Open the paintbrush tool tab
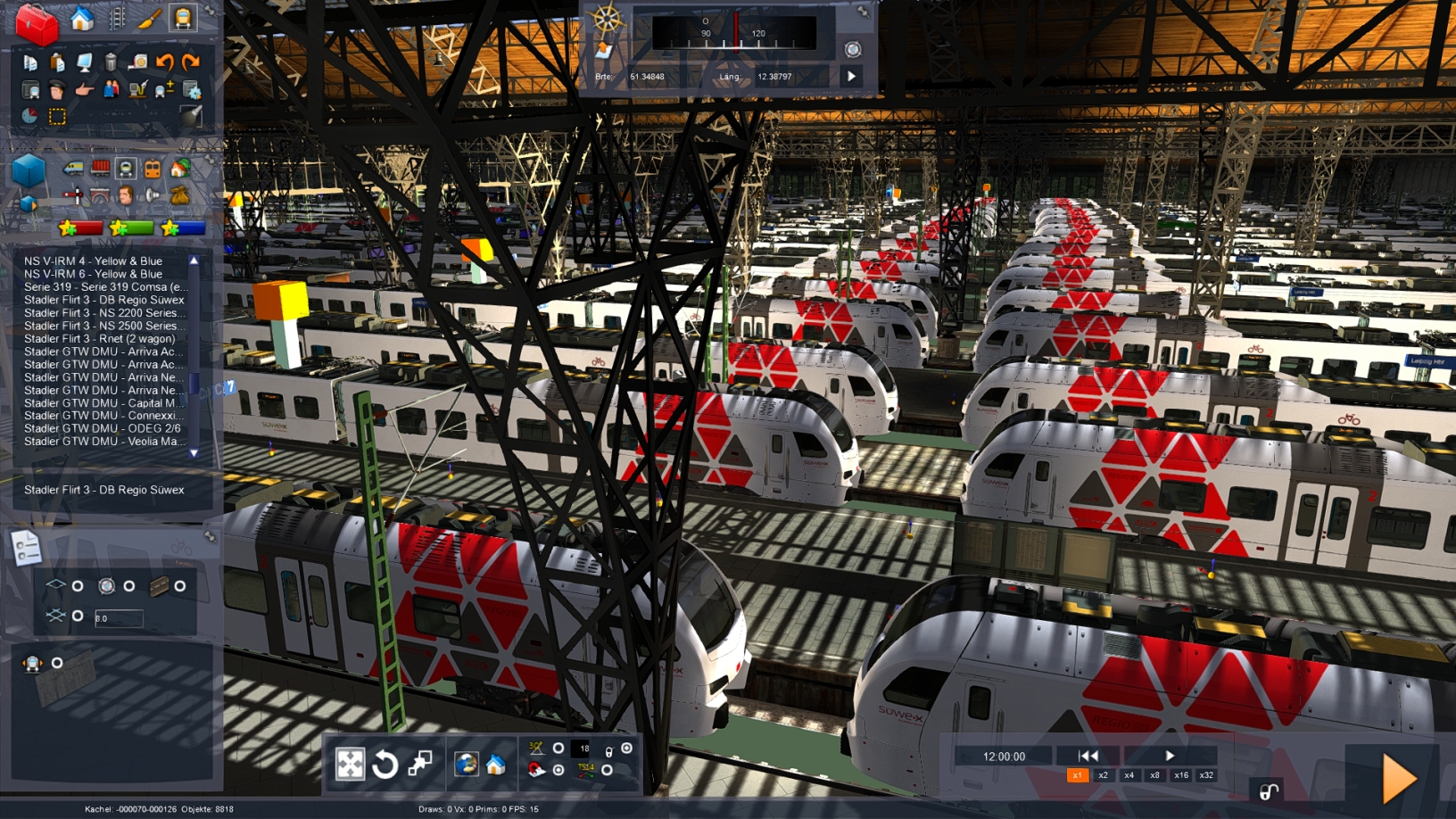The image size is (1456, 819). (149, 18)
